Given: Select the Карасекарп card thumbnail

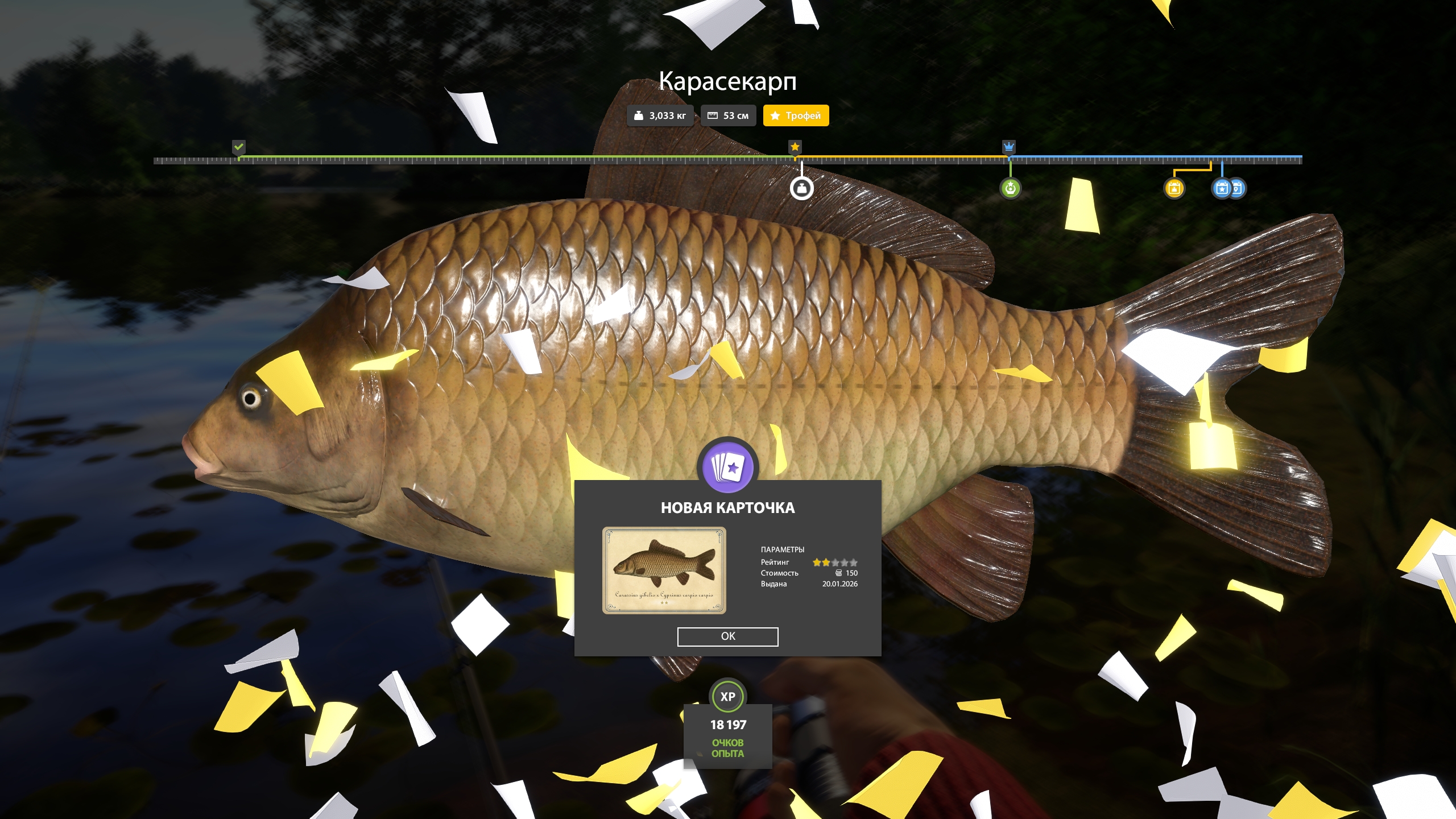Looking at the screenshot, I should [664, 570].
